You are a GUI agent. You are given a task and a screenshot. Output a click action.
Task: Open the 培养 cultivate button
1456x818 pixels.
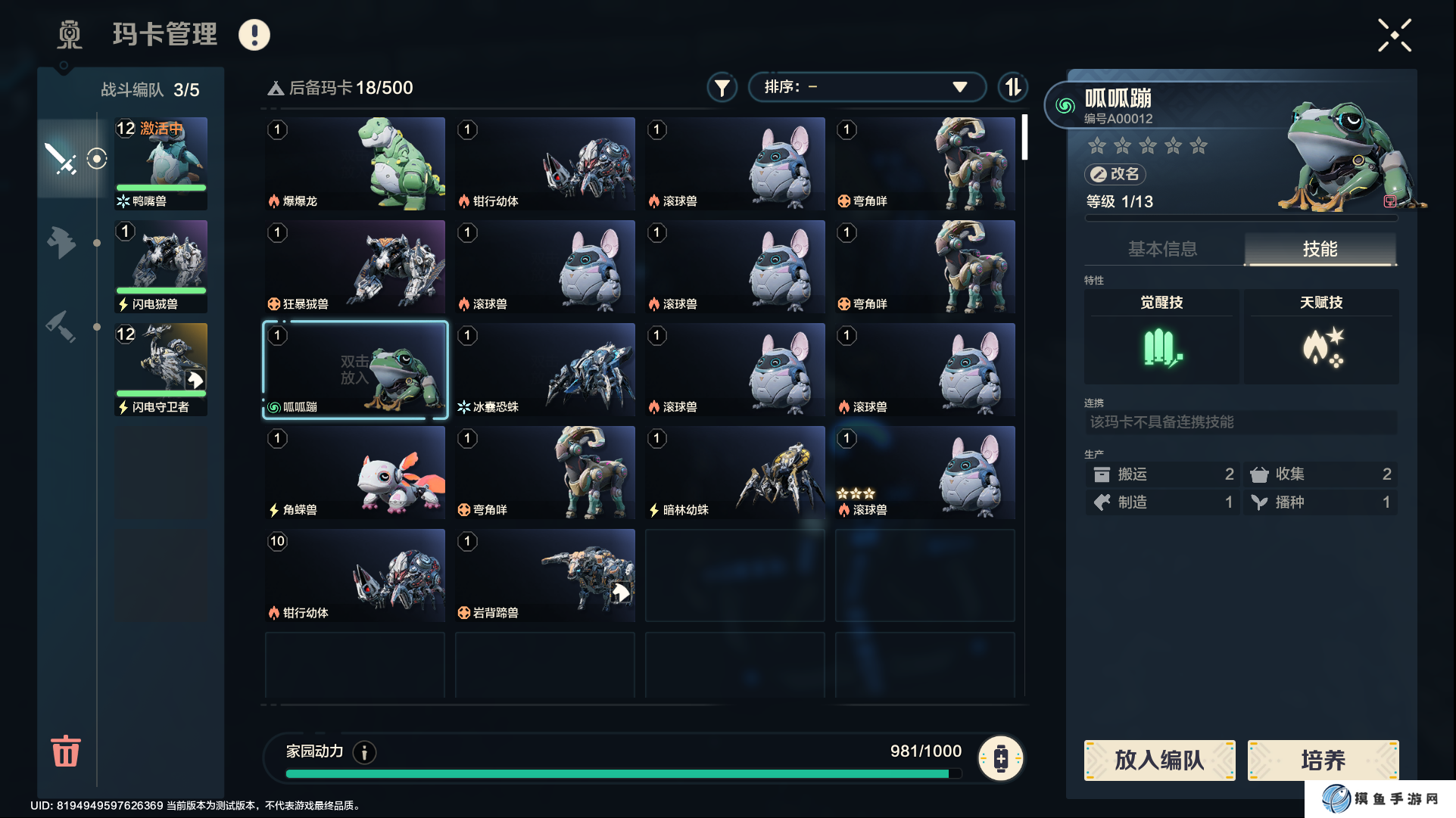click(x=1323, y=760)
